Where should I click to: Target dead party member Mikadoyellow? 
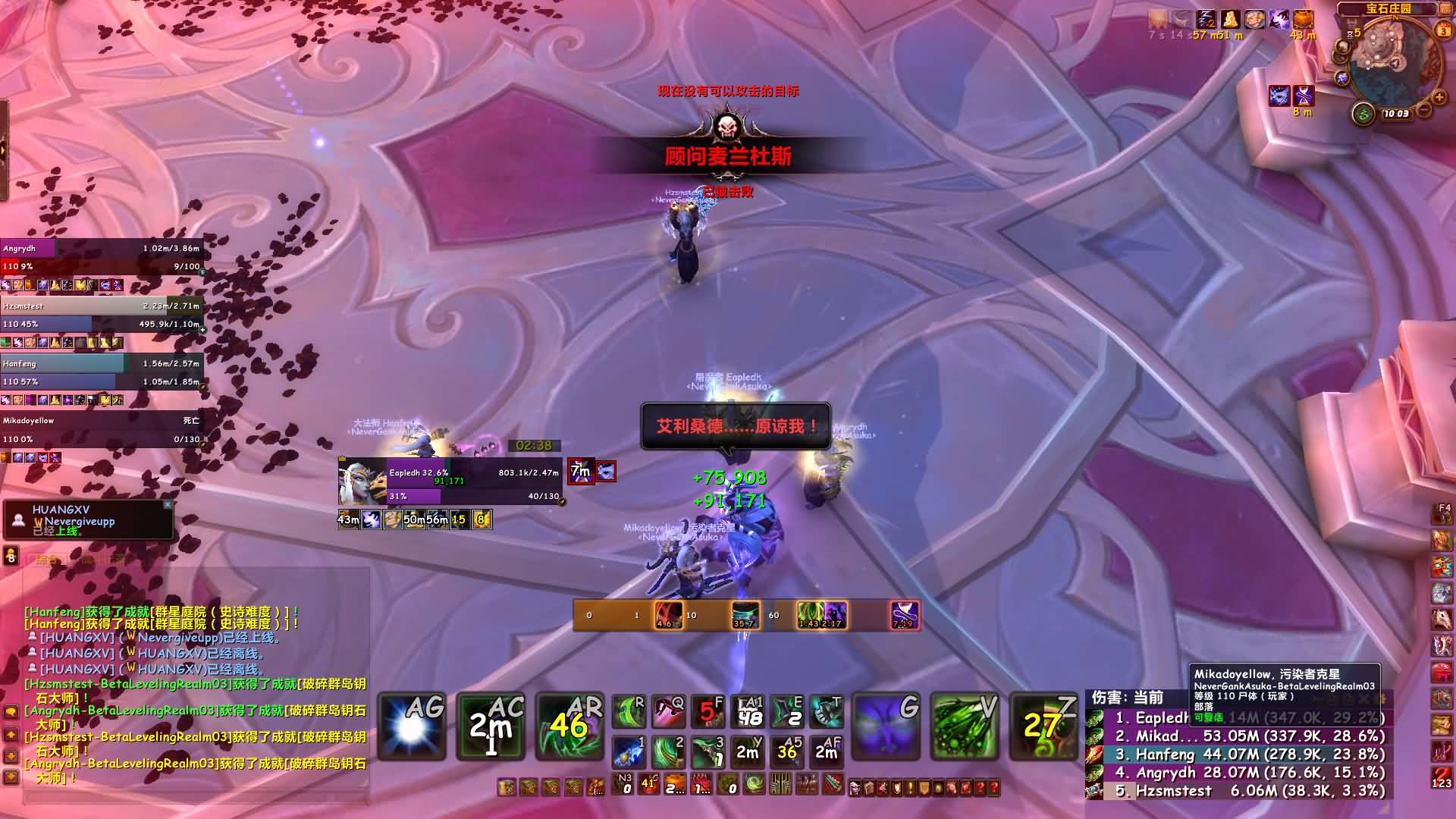click(102, 430)
